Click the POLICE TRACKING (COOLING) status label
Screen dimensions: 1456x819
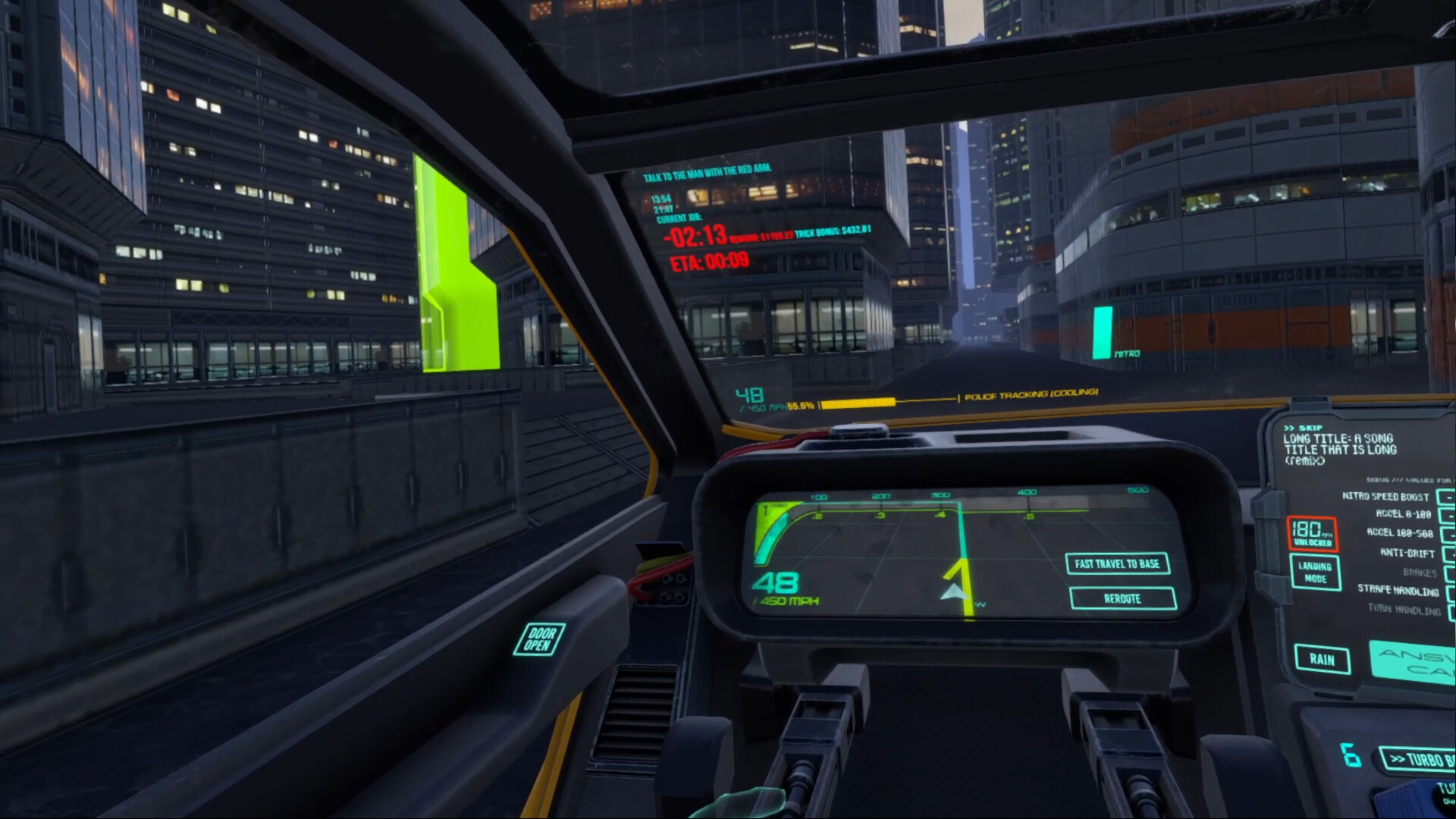coord(1029,395)
